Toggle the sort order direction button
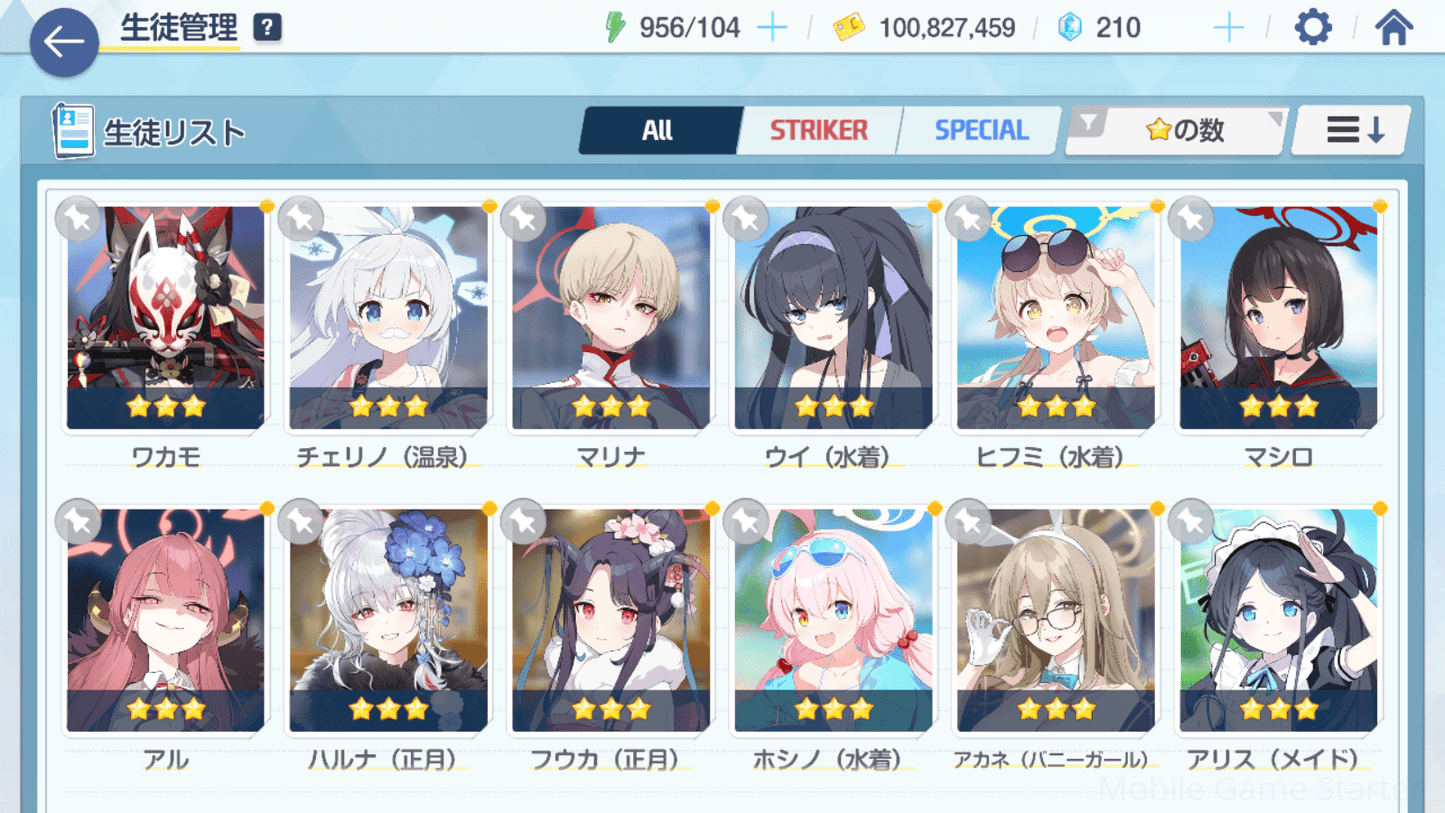Viewport: 1445px width, 813px height. click(x=1353, y=130)
